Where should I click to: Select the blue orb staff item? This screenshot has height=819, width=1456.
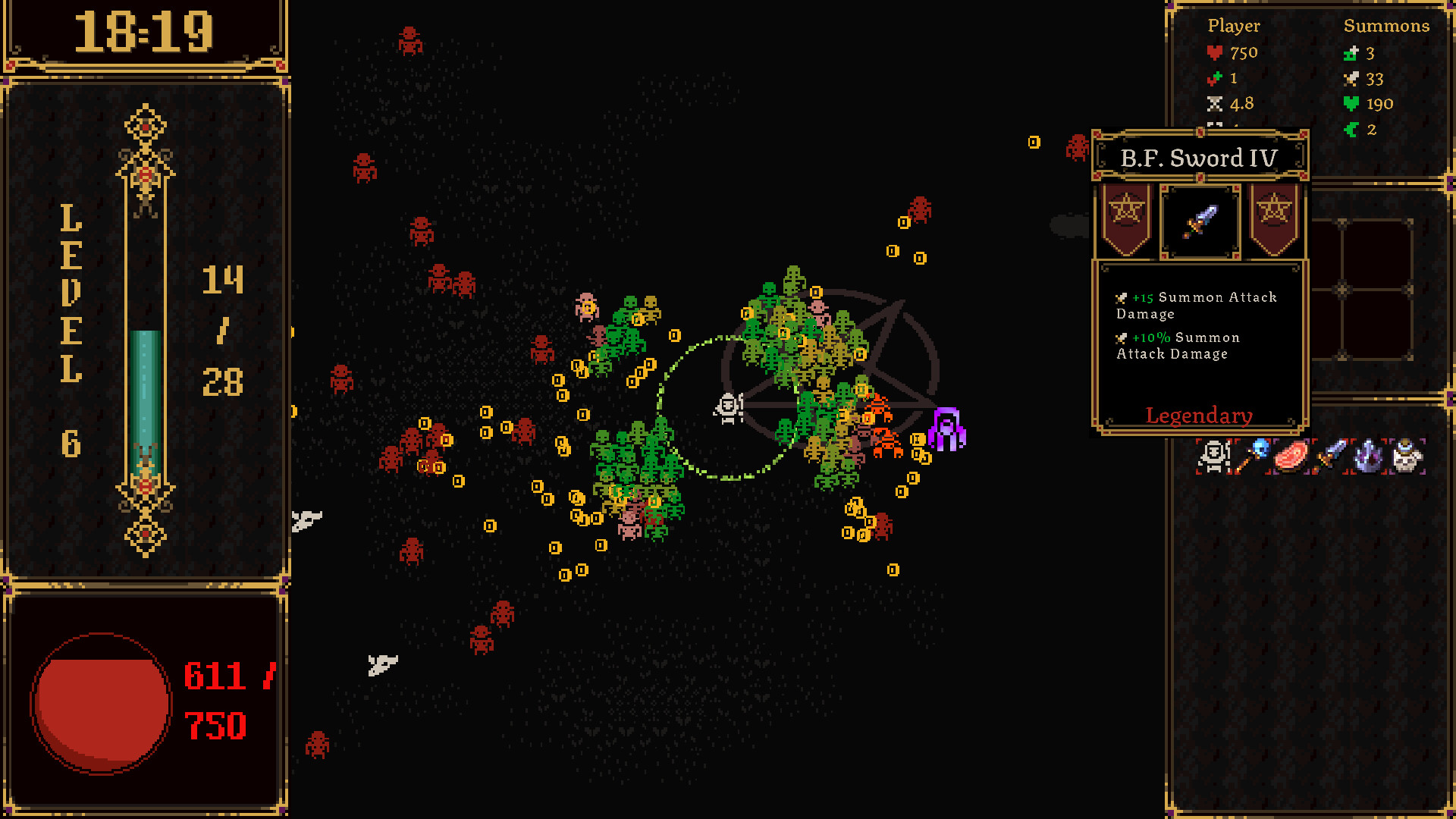tap(1253, 457)
